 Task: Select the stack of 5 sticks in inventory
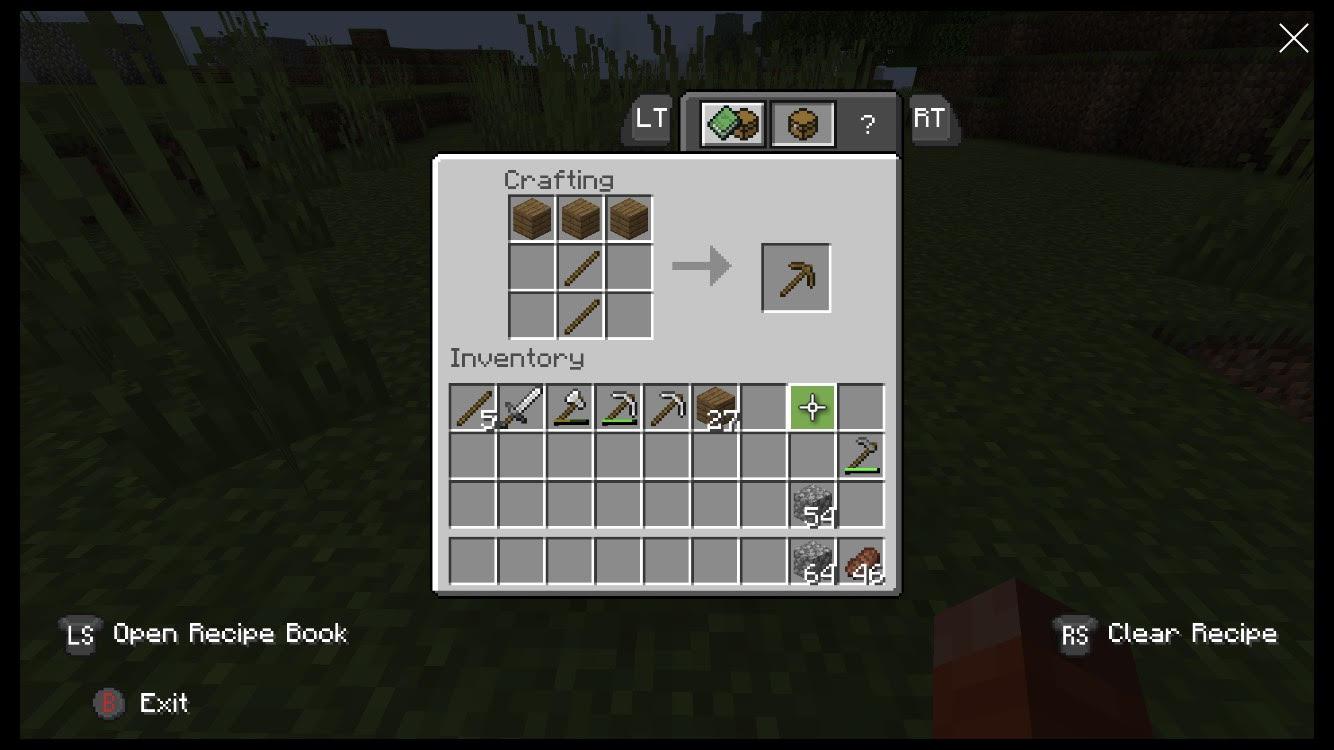tap(472, 407)
